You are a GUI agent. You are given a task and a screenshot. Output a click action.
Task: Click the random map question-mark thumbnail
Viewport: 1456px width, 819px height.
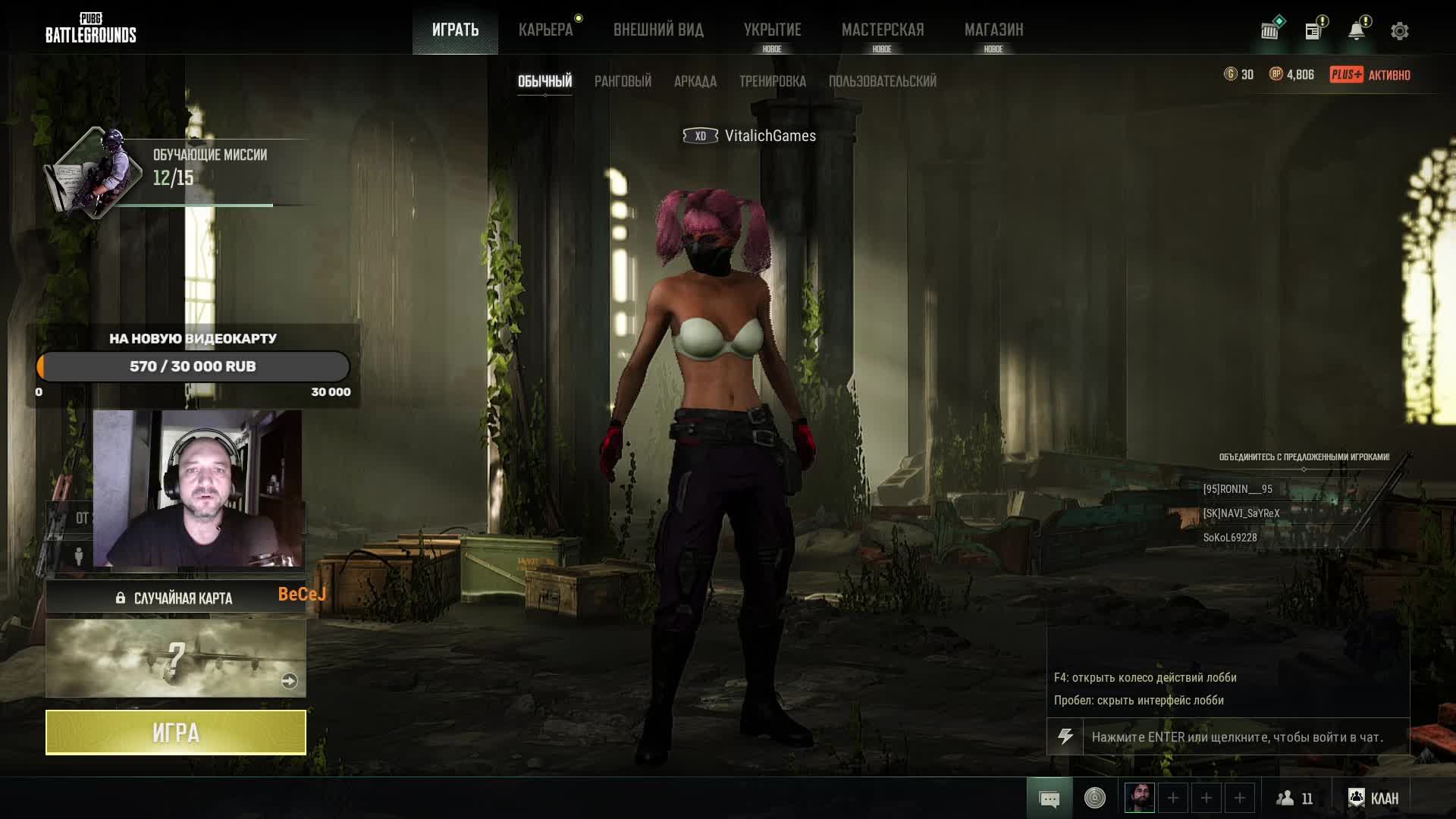[176, 657]
